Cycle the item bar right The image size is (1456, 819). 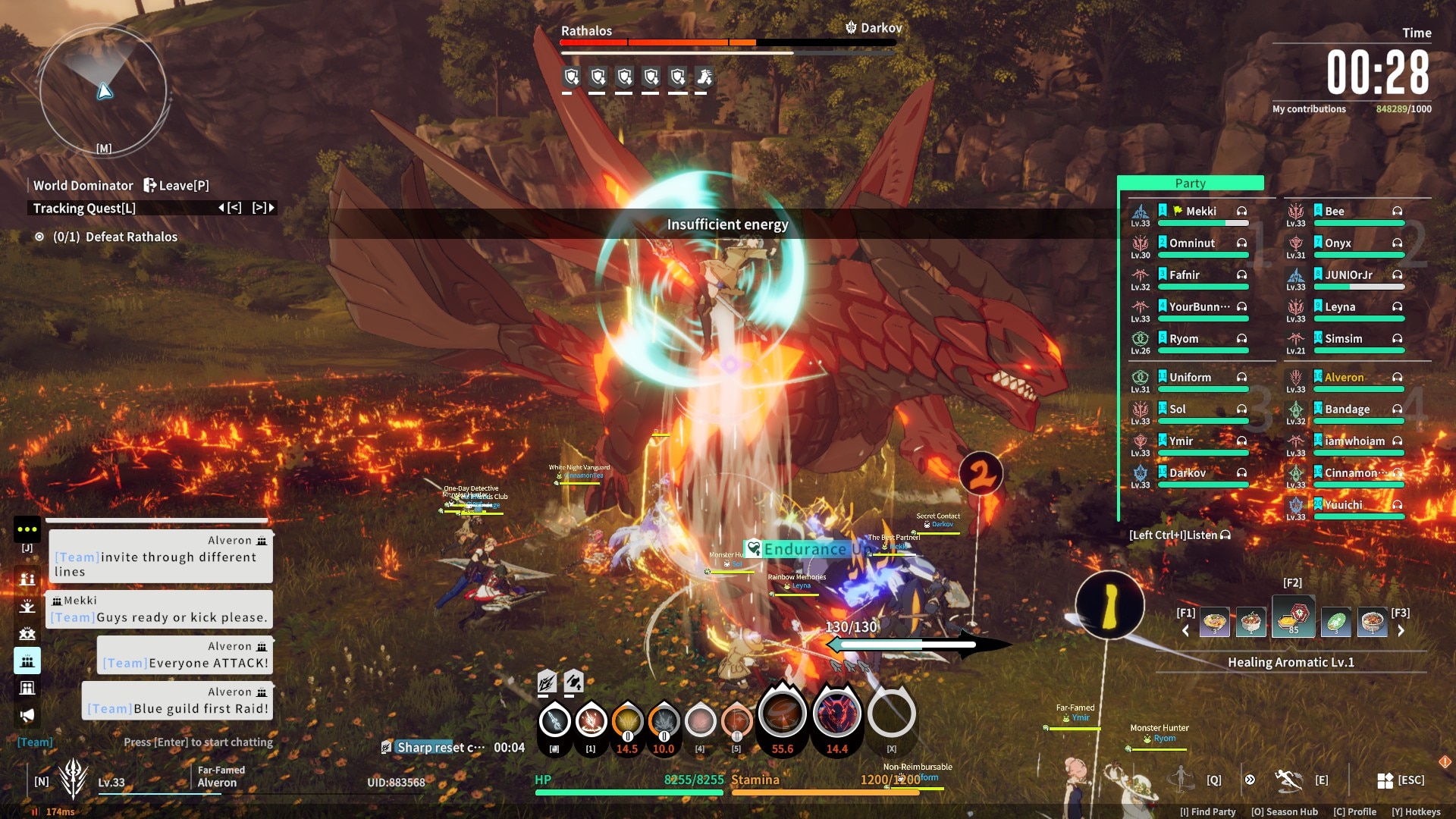1401,630
